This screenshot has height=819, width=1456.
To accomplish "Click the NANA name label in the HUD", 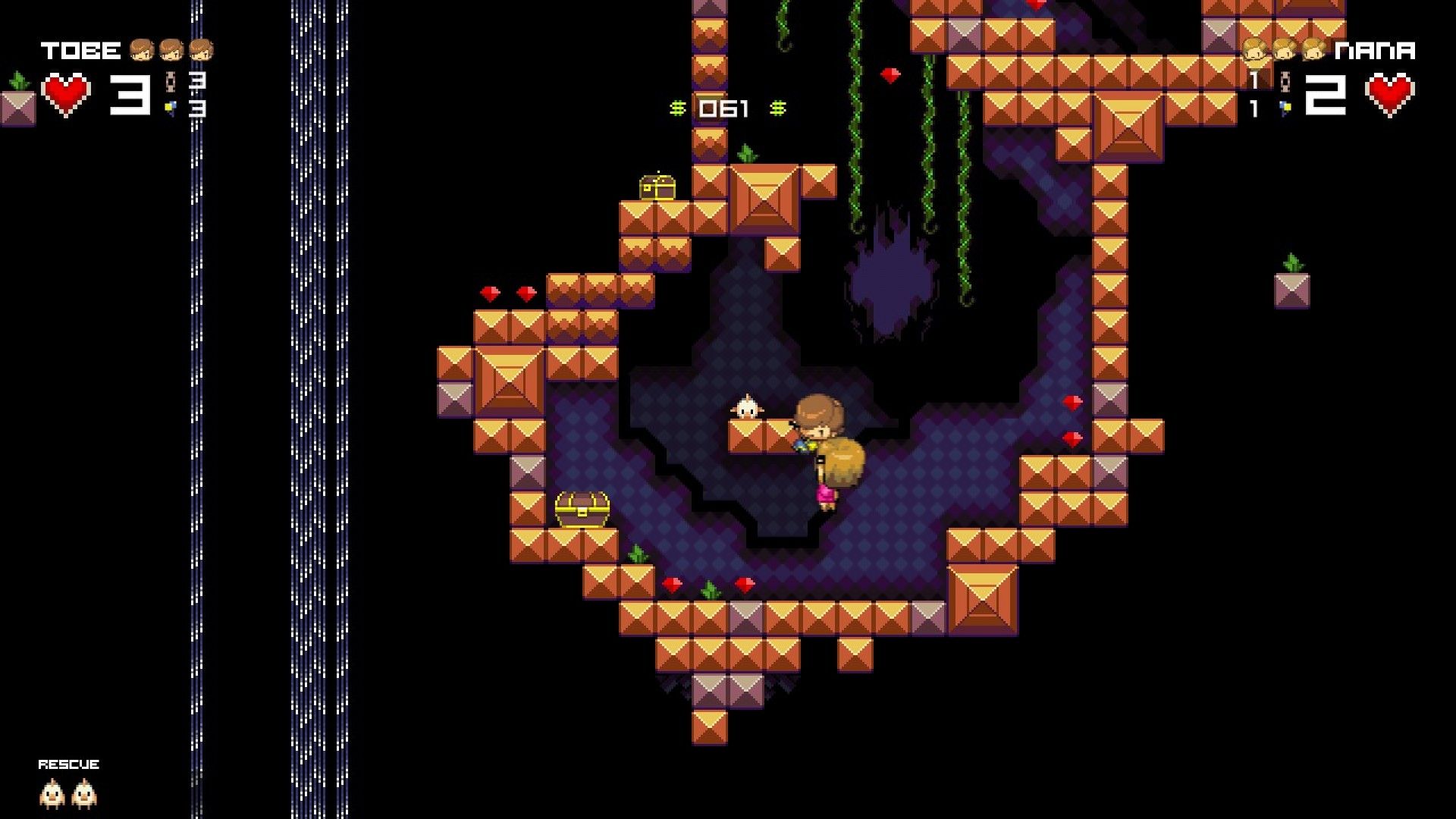I will (1374, 49).
